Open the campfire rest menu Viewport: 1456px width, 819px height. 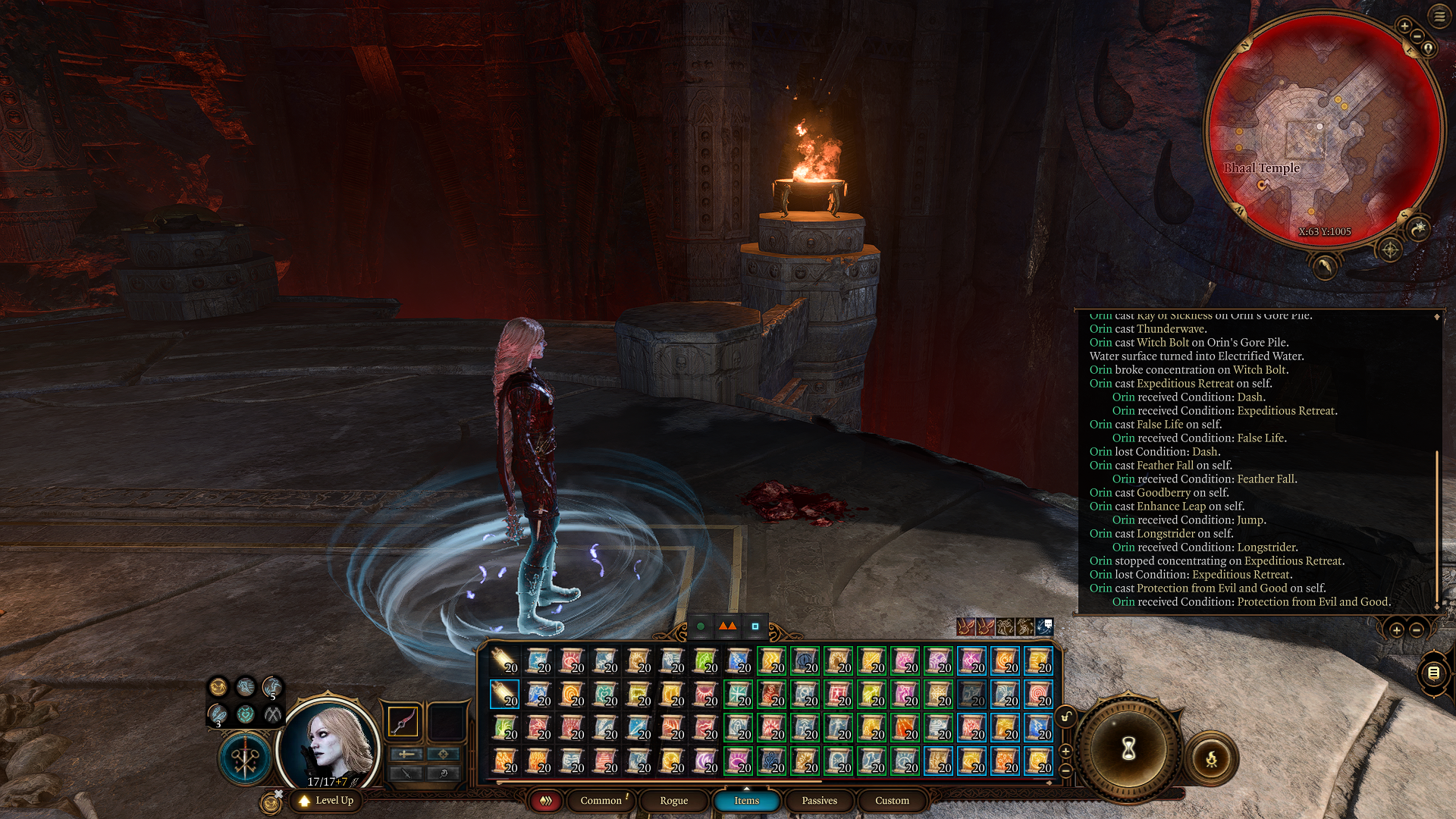tap(1211, 758)
